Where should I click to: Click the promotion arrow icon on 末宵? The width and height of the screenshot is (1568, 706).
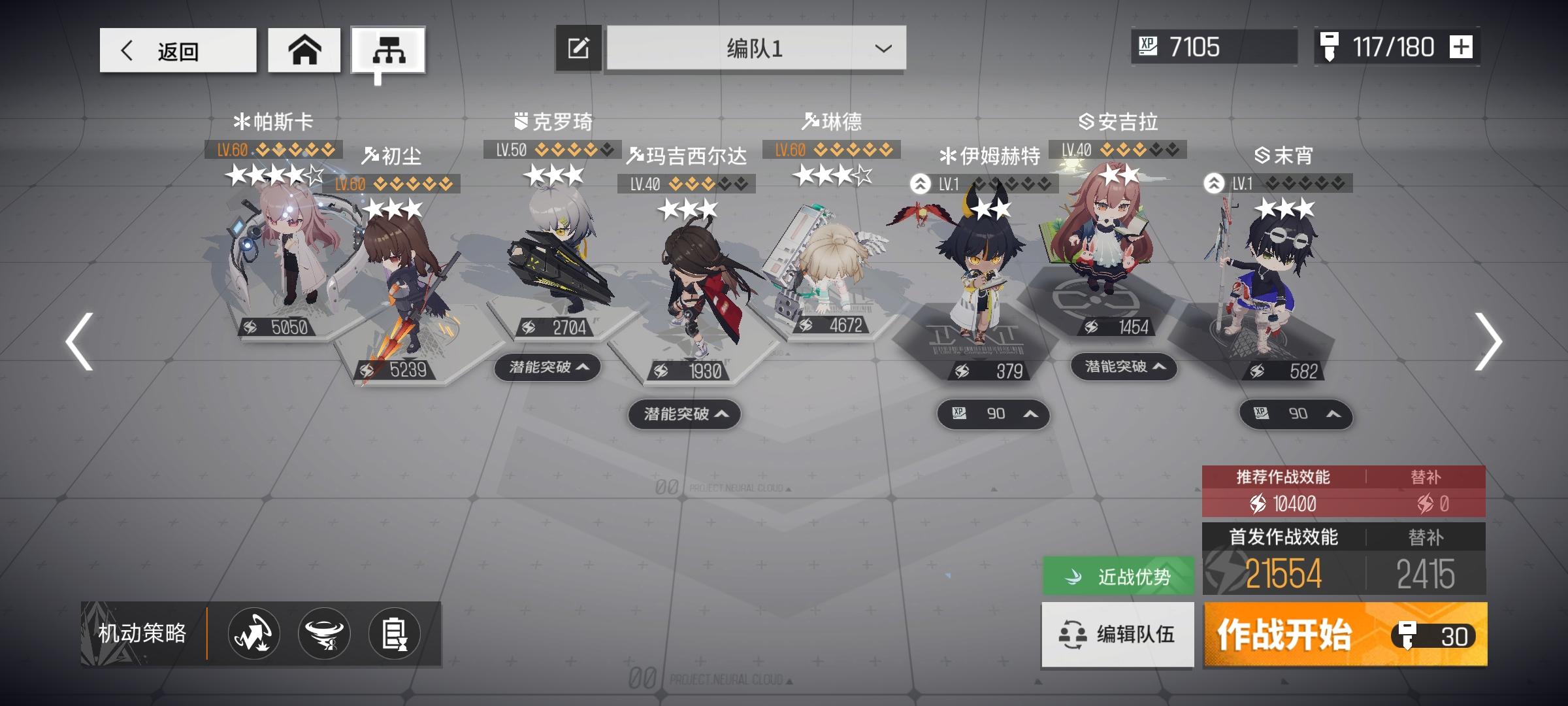coord(1213,184)
